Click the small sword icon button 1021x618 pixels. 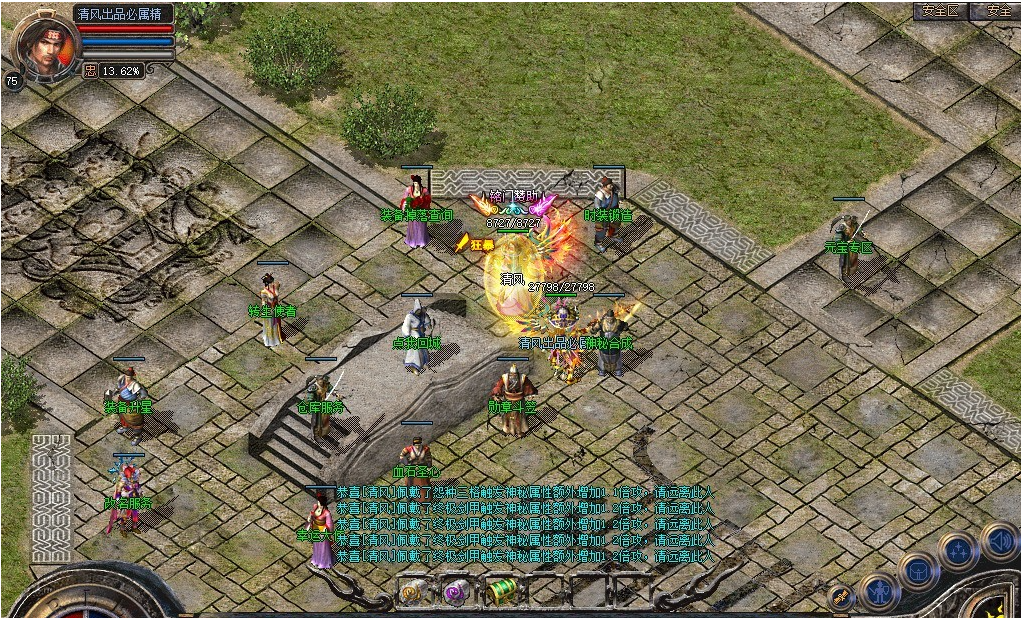[x=842, y=598]
